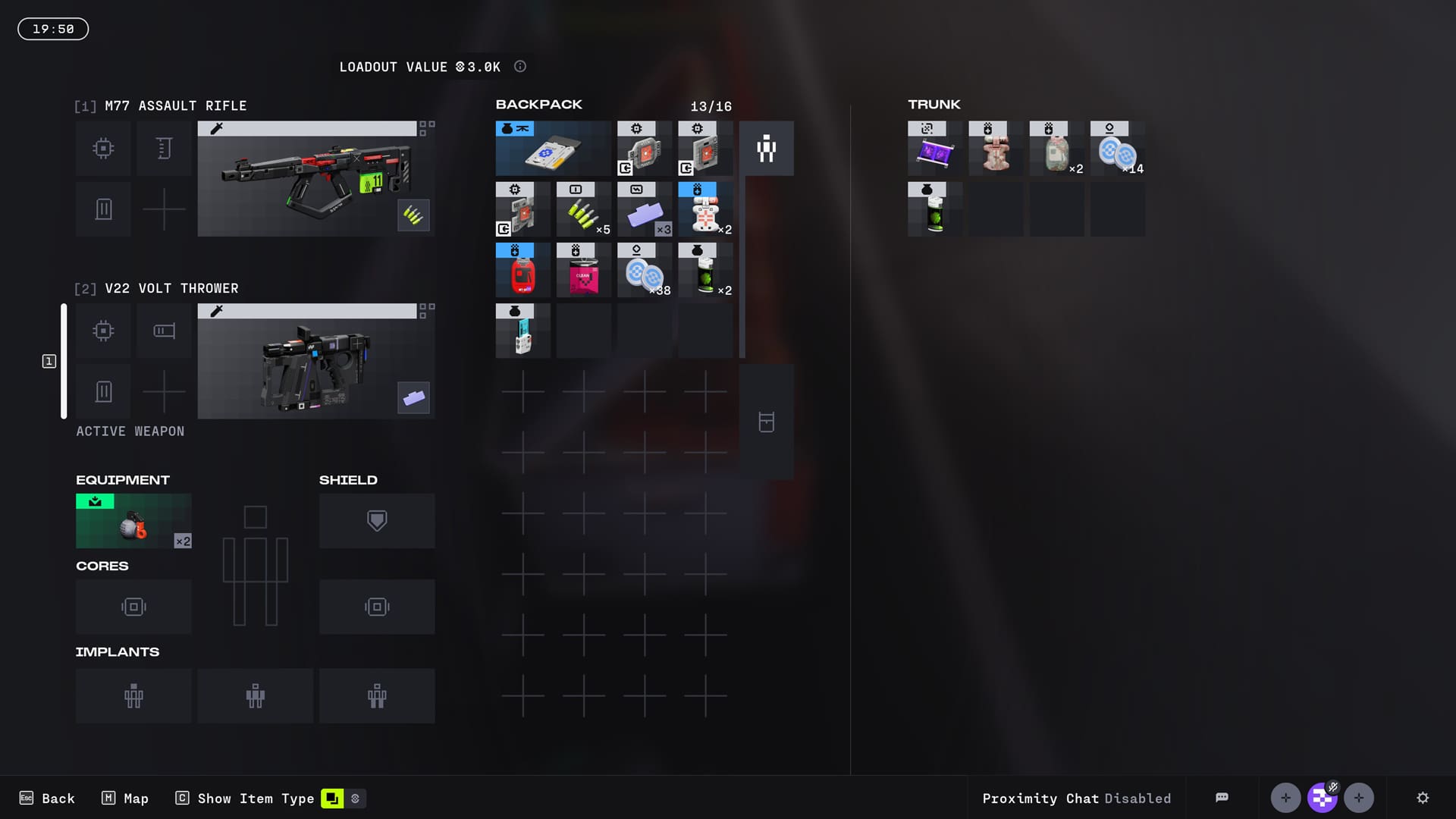The width and height of the screenshot is (1456, 819).
Task: Select the pink CLEAN box item
Action: point(583,271)
